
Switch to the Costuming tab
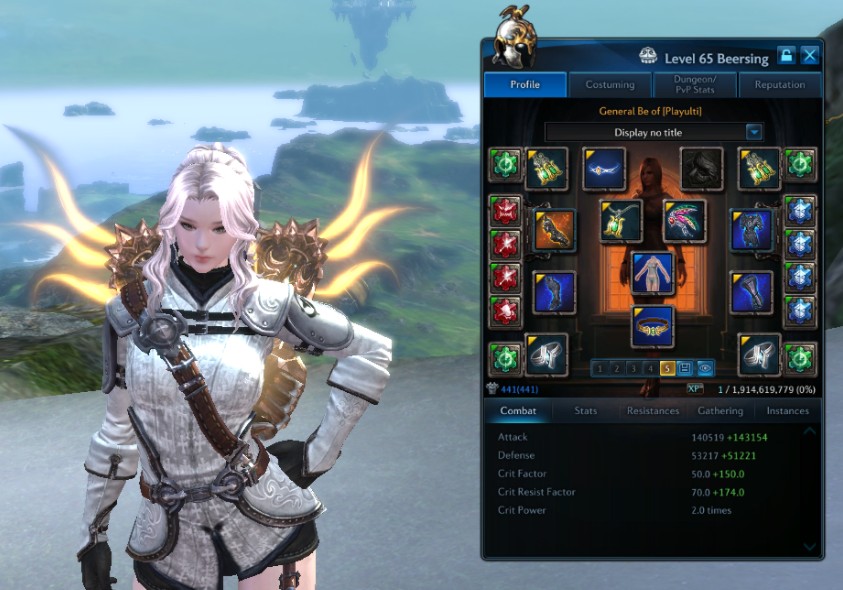[610, 85]
